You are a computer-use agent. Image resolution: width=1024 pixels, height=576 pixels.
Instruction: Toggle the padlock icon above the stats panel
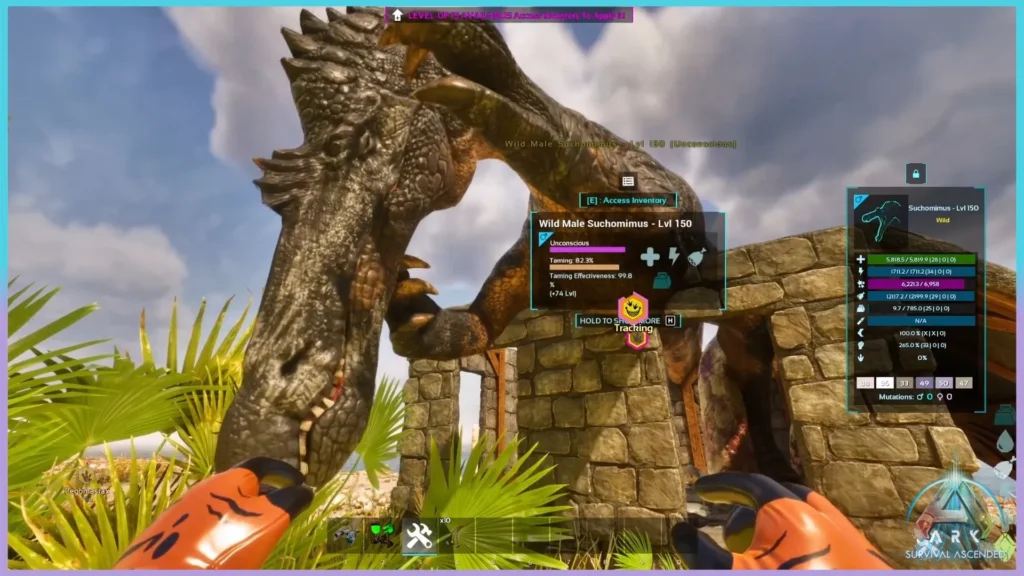(x=915, y=174)
